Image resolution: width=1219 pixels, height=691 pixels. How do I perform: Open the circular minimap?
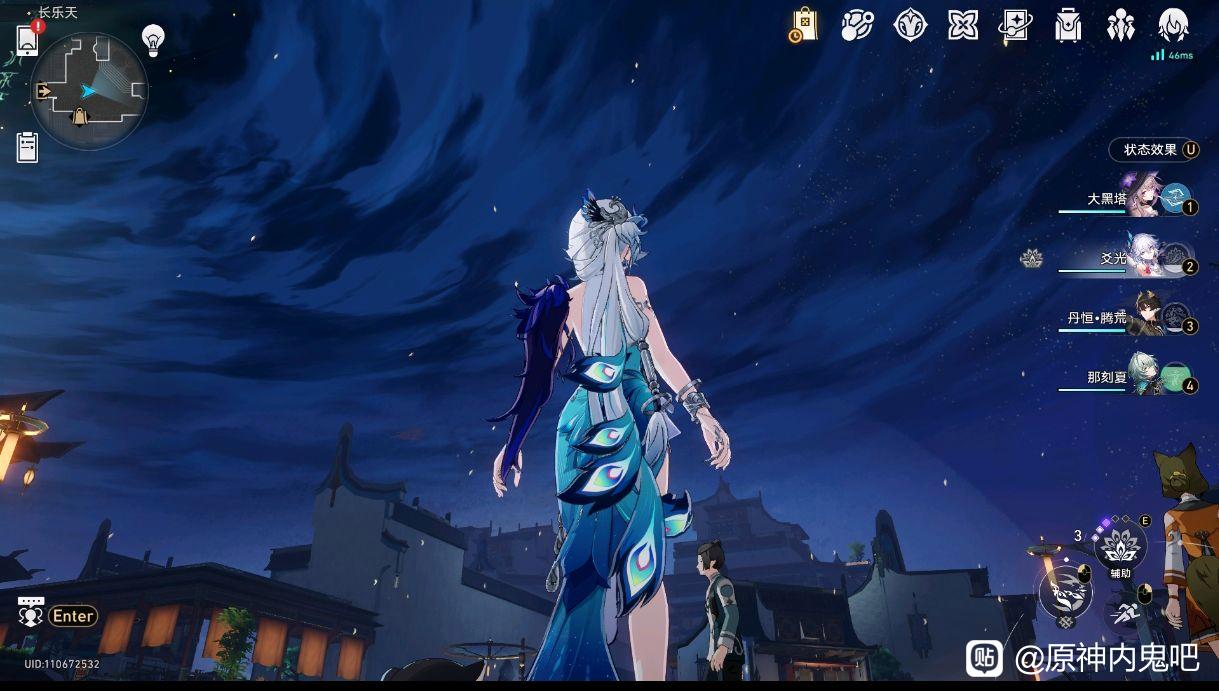tap(89, 91)
